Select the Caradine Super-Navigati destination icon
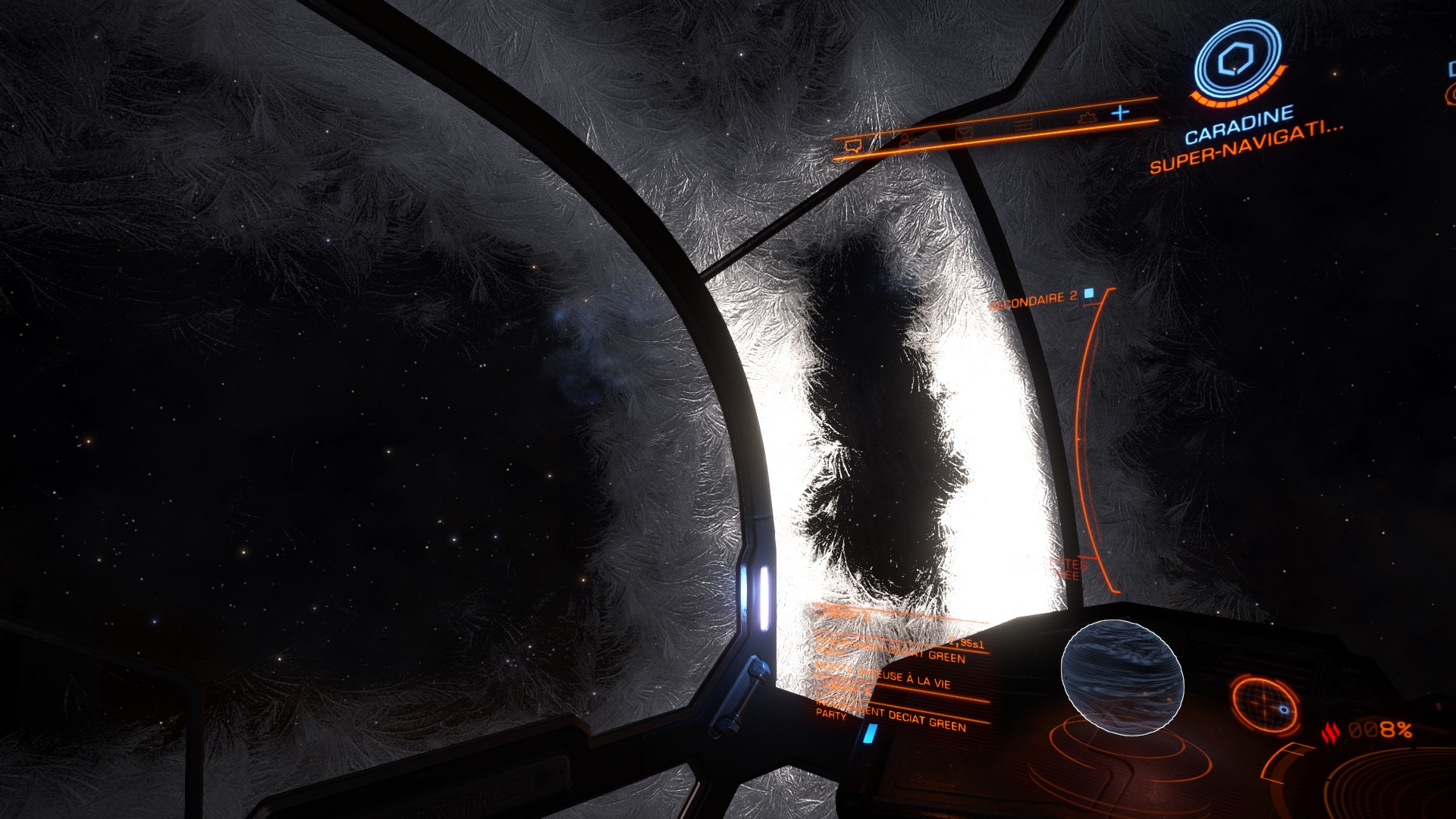Image resolution: width=1456 pixels, height=819 pixels. (1236, 62)
